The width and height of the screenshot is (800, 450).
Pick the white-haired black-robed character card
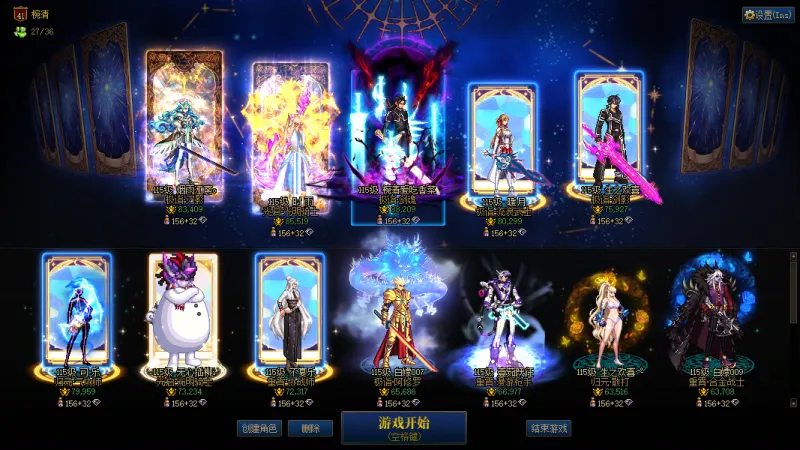click(290, 310)
